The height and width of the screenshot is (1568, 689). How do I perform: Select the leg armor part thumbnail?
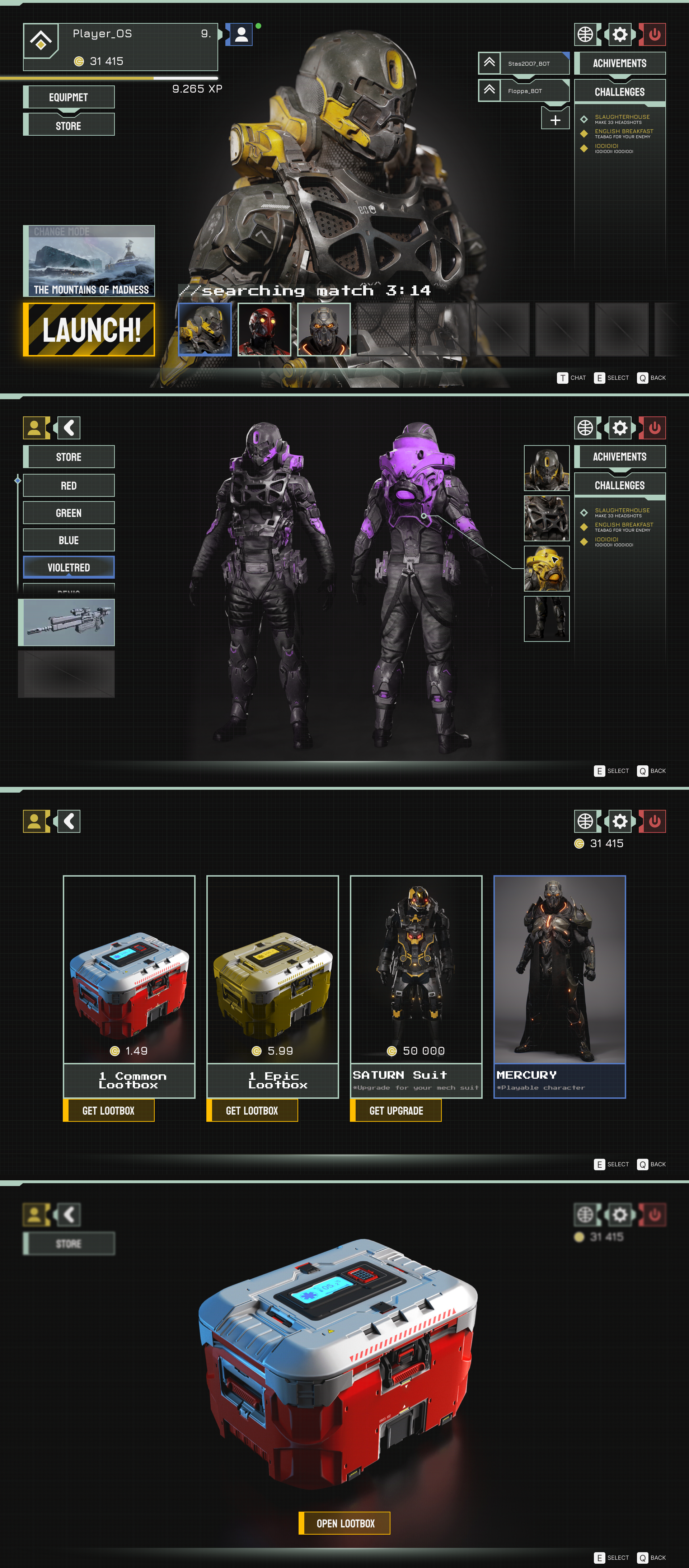coord(546,619)
